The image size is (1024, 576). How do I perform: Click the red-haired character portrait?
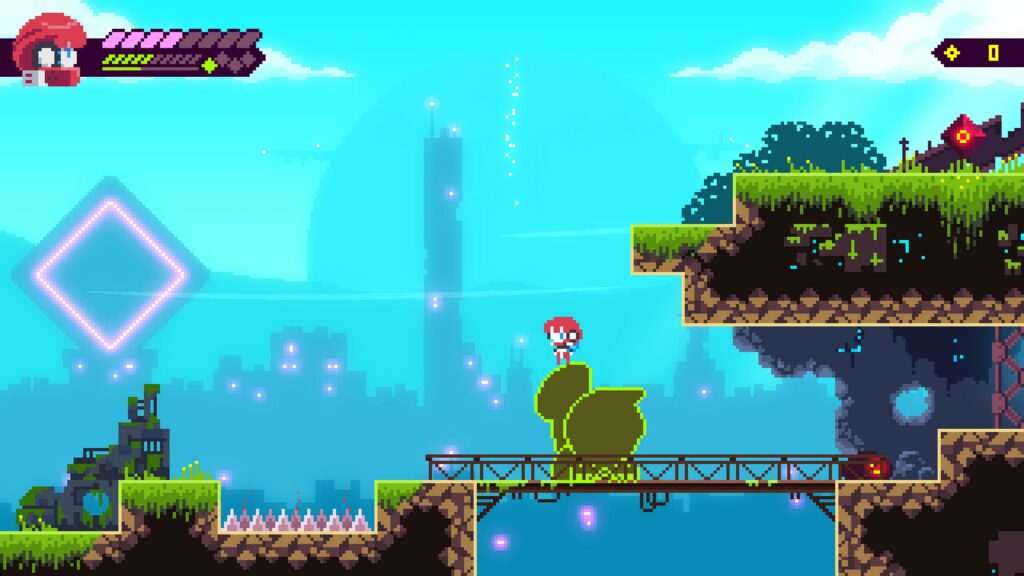pyautogui.click(x=50, y=50)
